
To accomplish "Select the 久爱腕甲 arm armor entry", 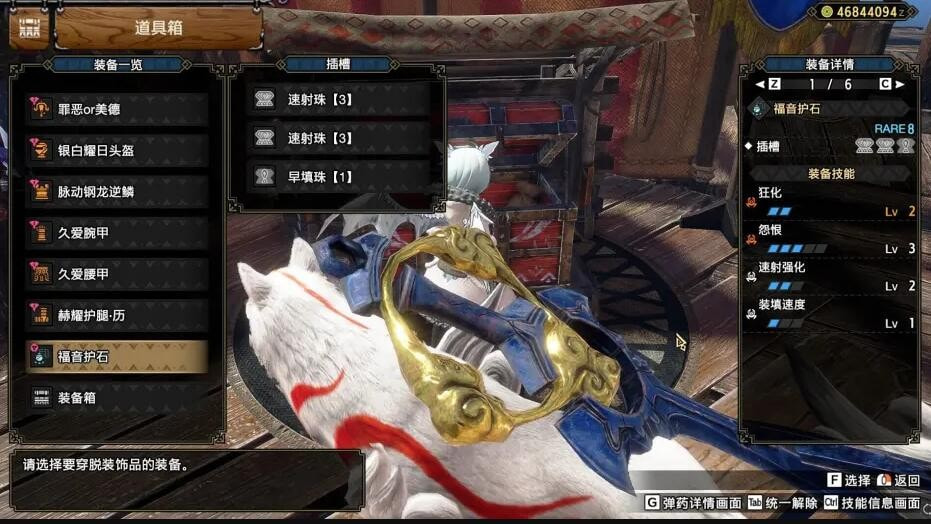I will pos(118,233).
